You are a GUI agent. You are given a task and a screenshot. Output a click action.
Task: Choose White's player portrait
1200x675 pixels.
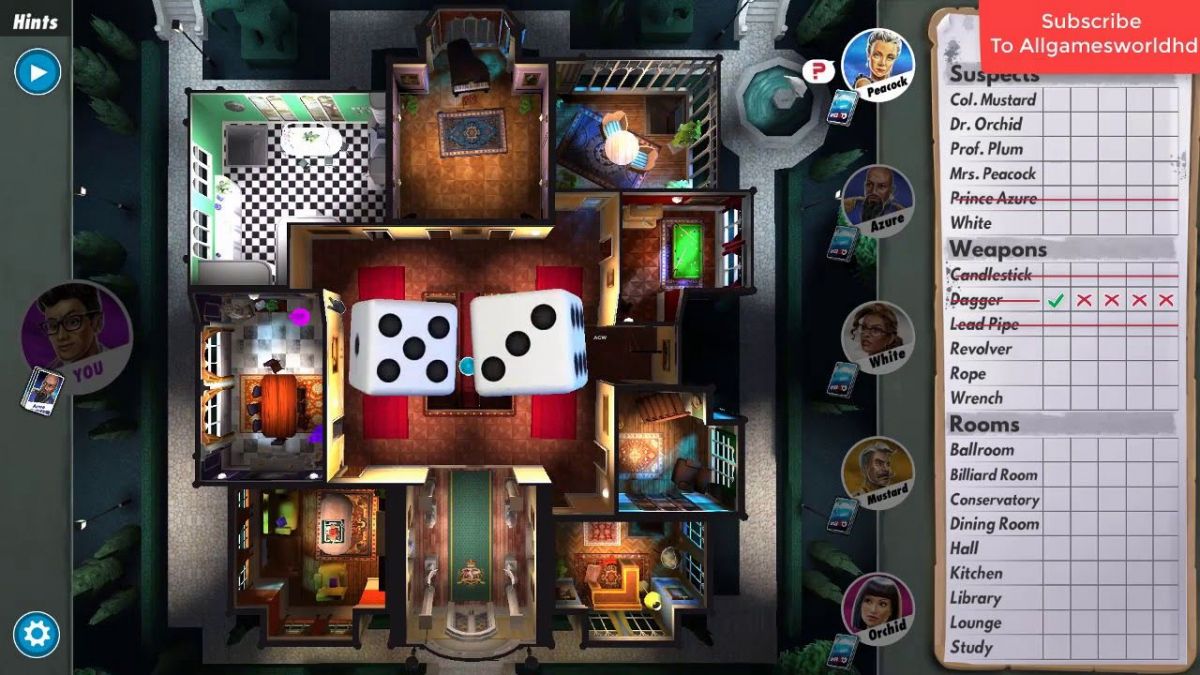pyautogui.click(x=877, y=336)
